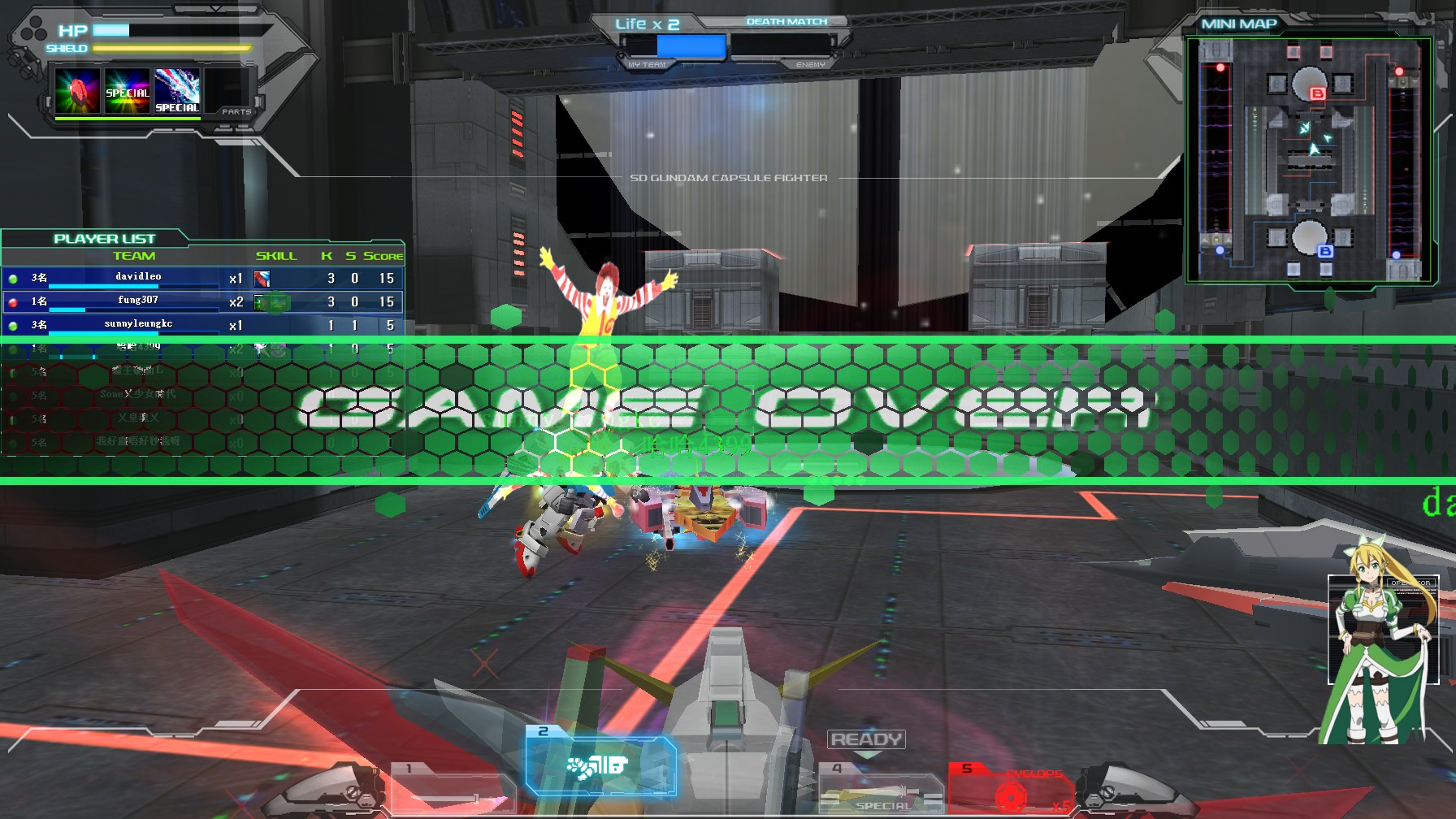Click davidleo's skill icon in the player list
Image resolution: width=1456 pixels, height=819 pixels.
pyautogui.click(x=264, y=279)
